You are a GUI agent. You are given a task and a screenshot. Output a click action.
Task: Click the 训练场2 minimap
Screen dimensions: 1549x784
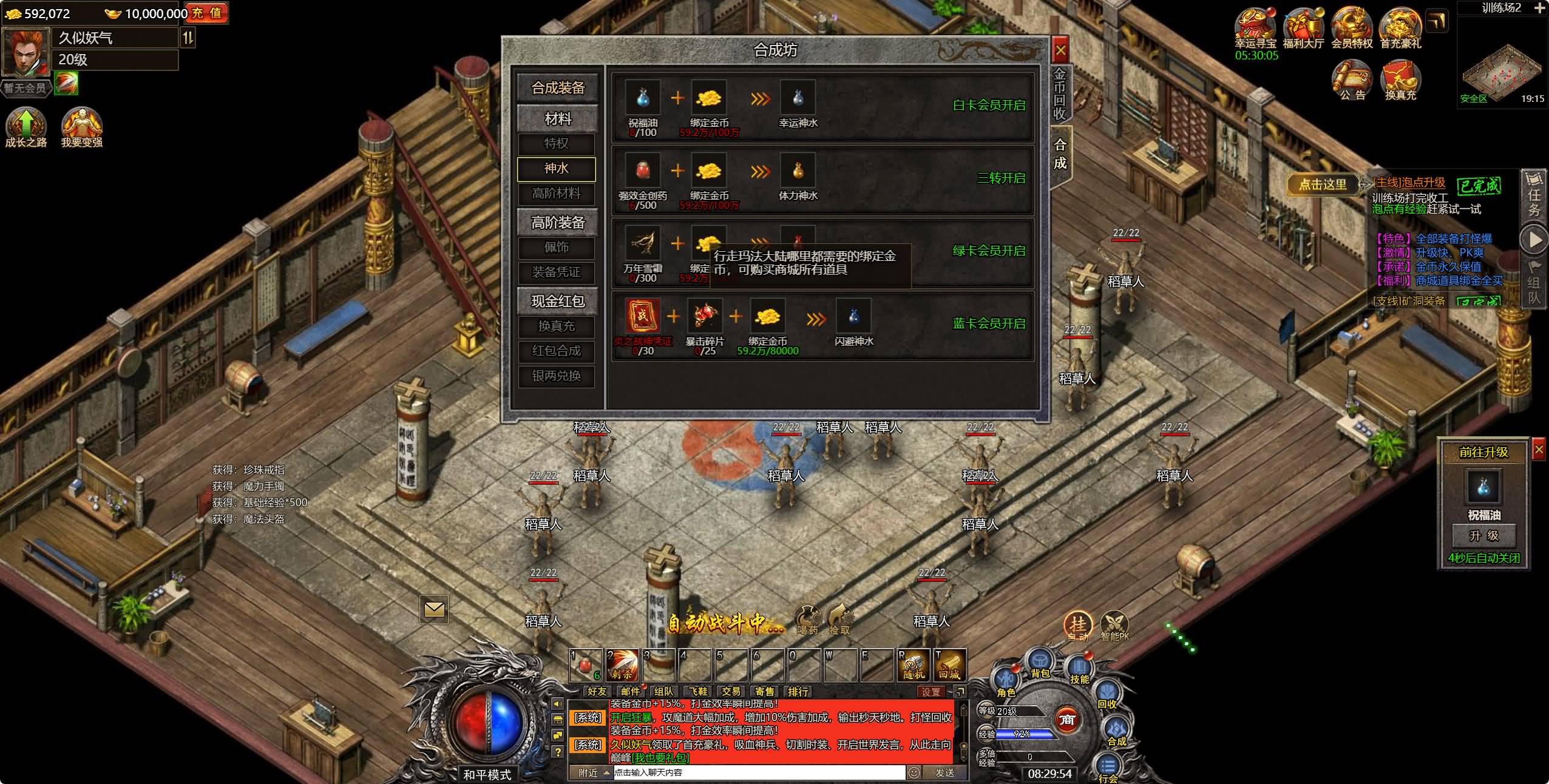1502,61
